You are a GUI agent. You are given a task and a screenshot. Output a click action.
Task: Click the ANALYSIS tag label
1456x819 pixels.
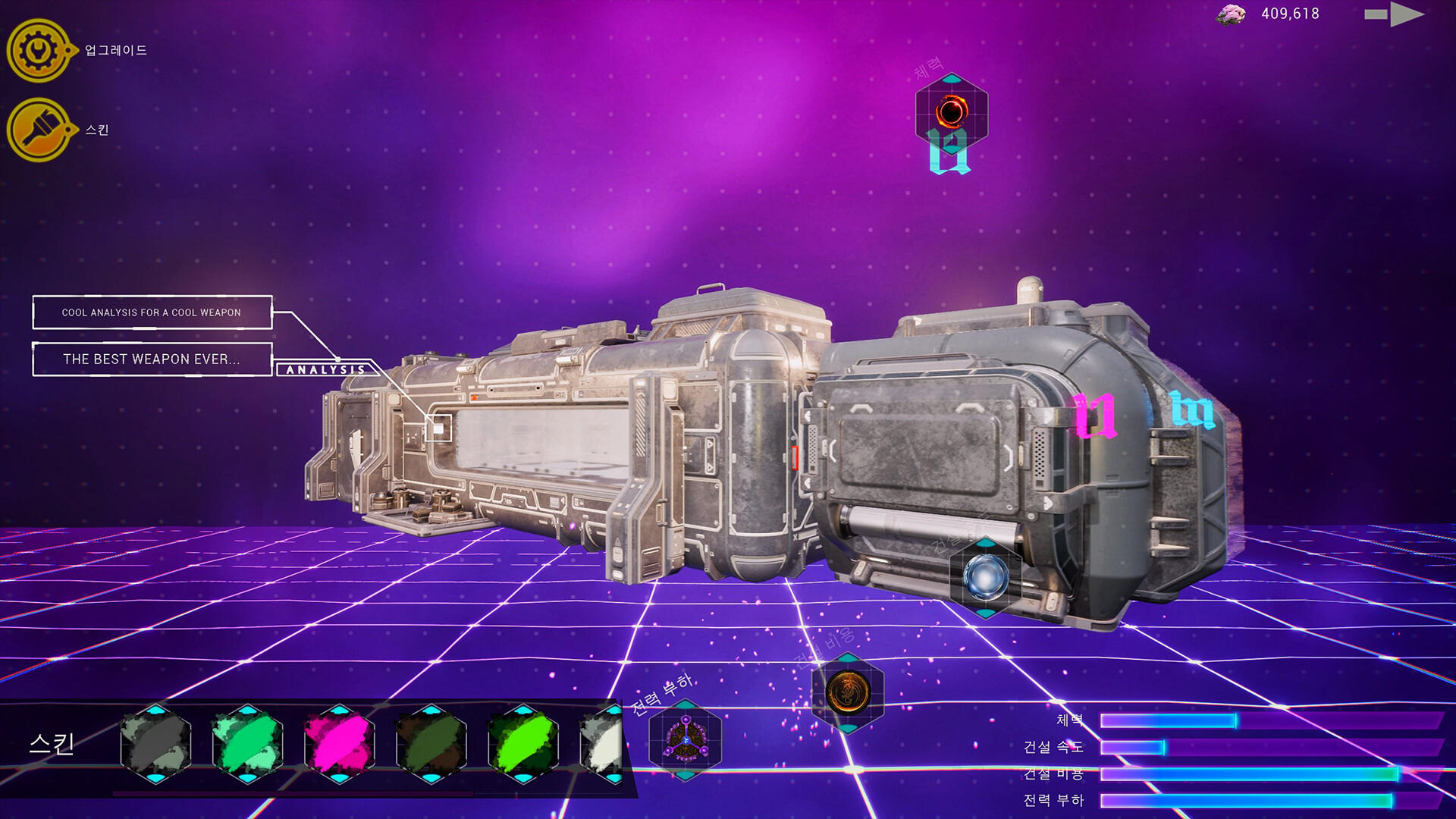tap(325, 369)
